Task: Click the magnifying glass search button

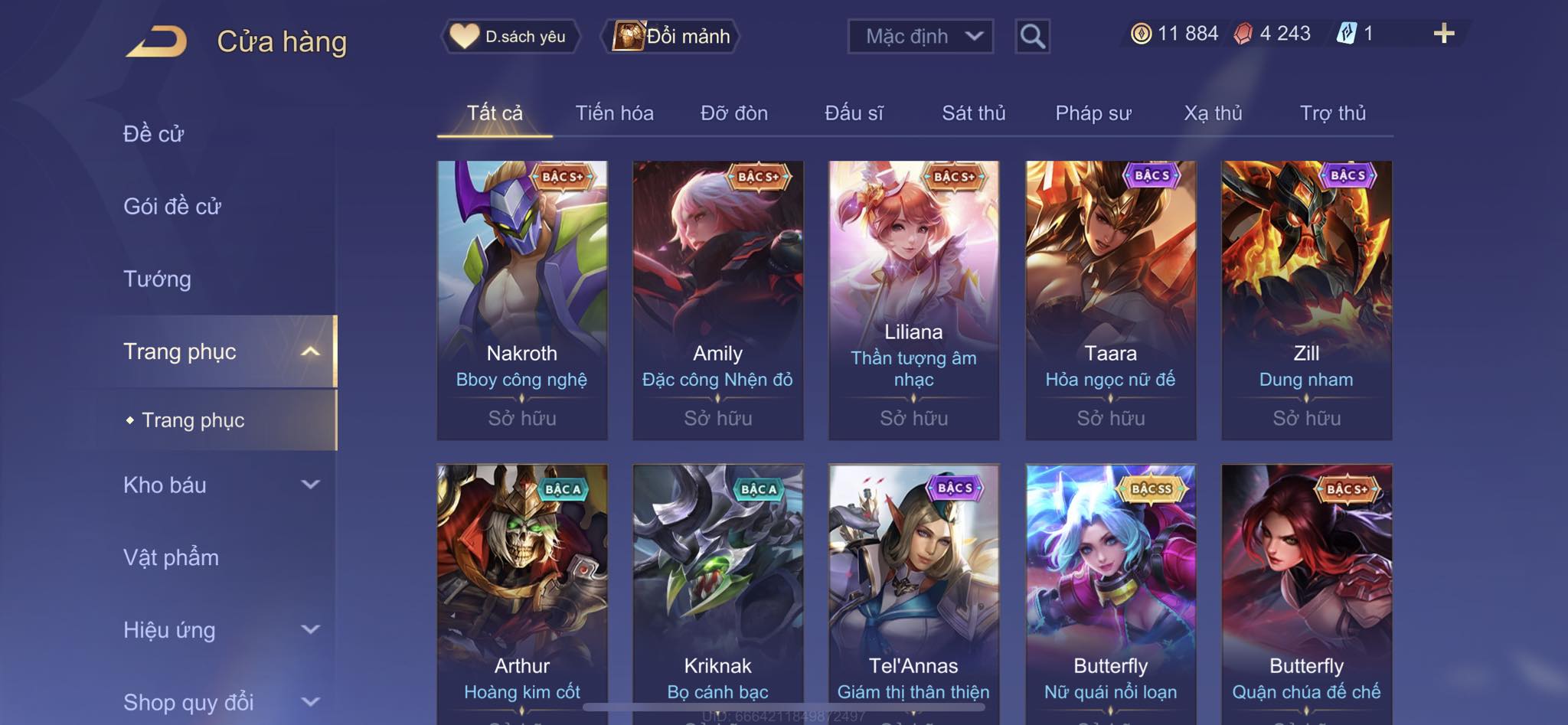Action: pyautogui.click(x=1032, y=36)
